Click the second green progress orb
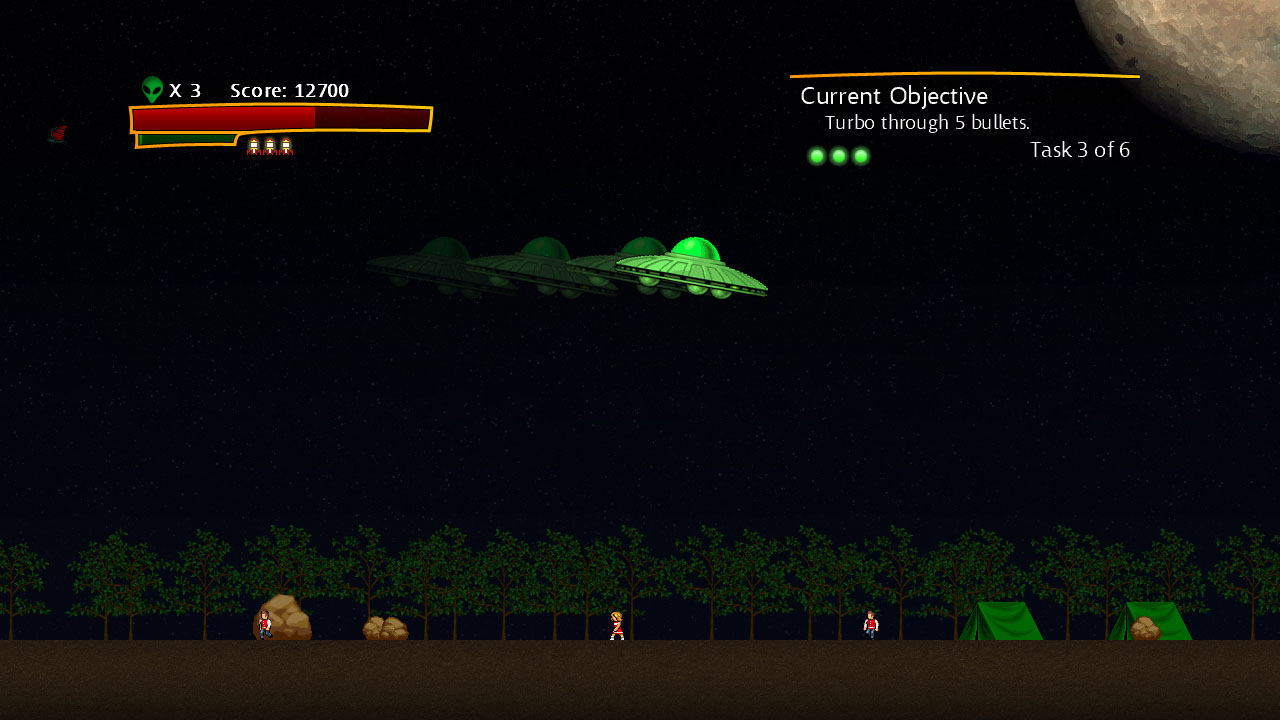 [838, 156]
